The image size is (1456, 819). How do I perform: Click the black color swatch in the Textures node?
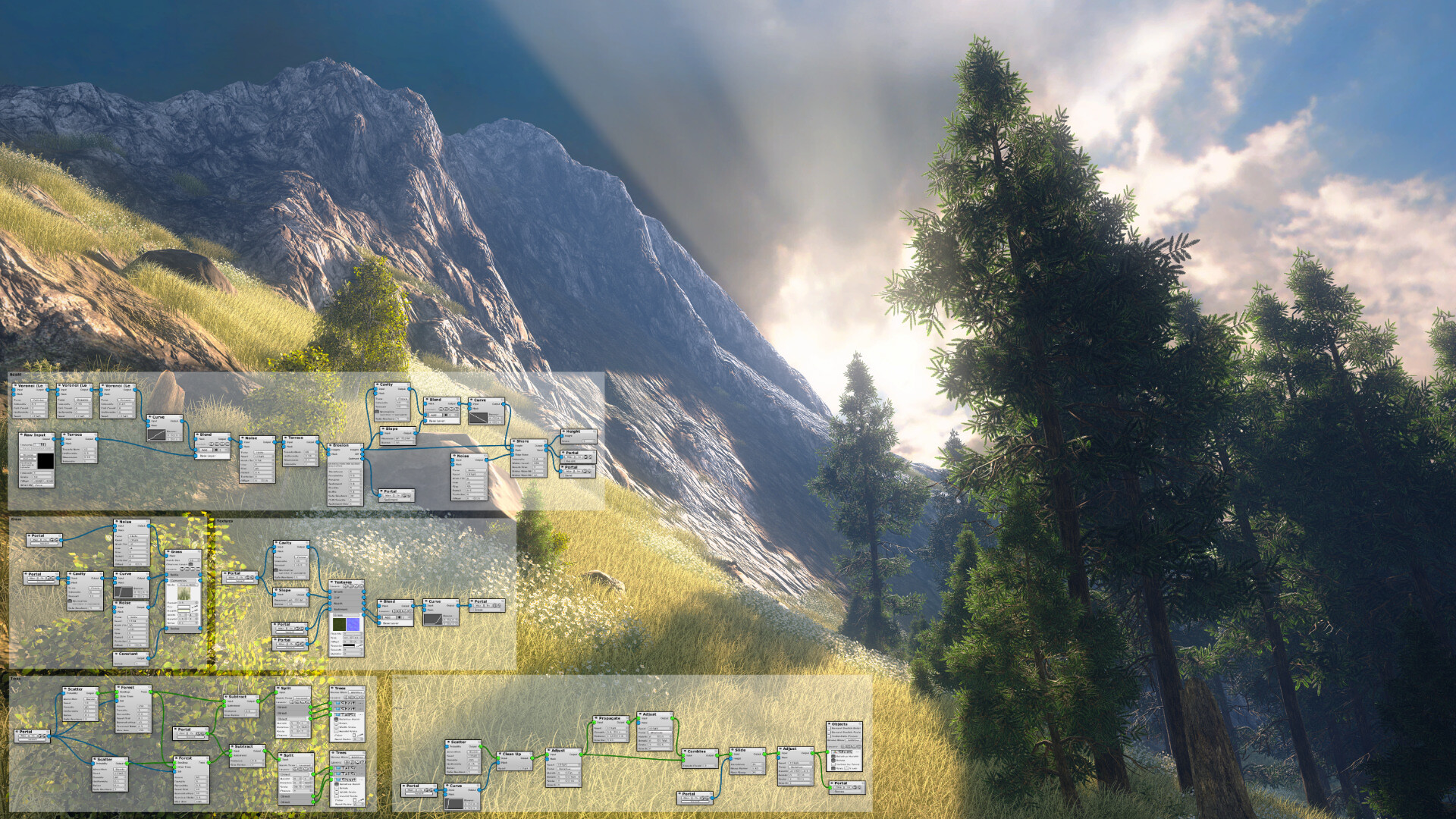348,645
